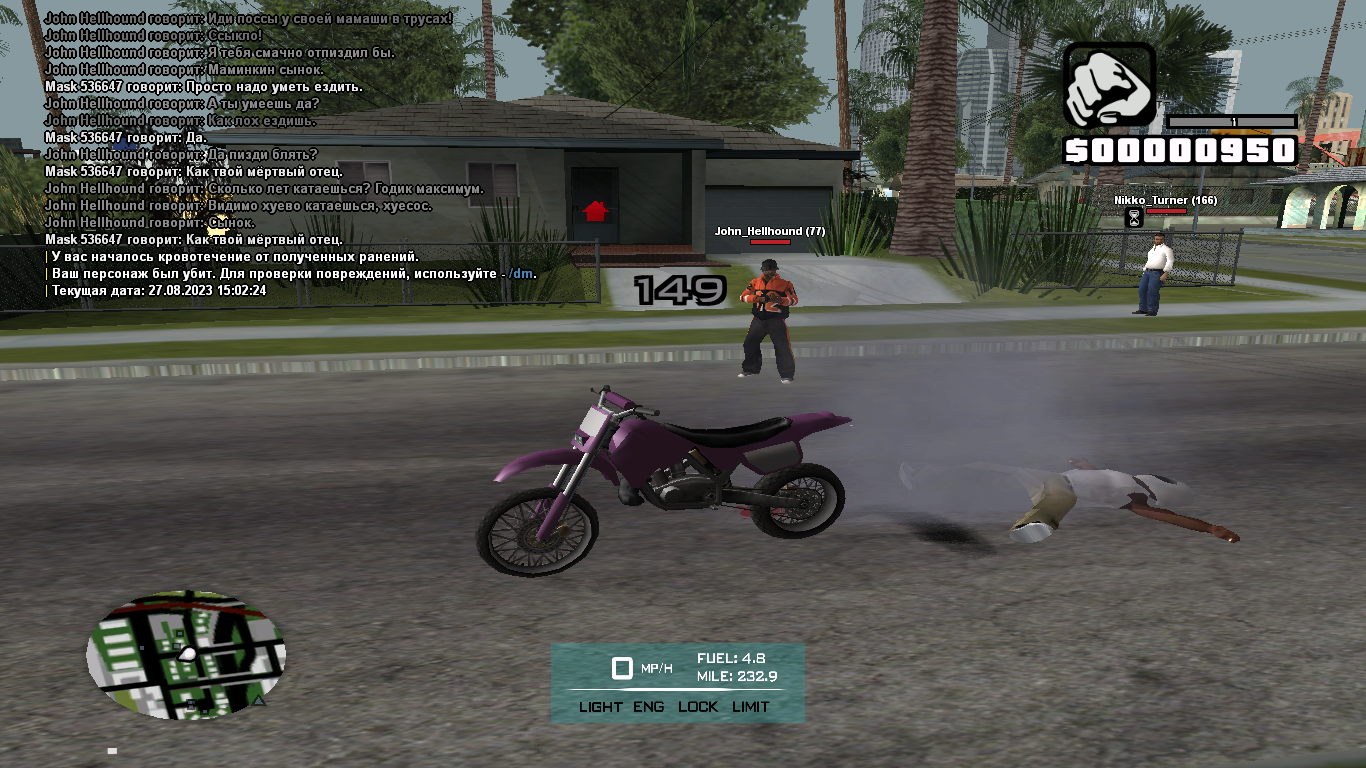Screen dimensions: 1366x768
Task: Select the MP/H speed unit box
Action: [x=622, y=668]
